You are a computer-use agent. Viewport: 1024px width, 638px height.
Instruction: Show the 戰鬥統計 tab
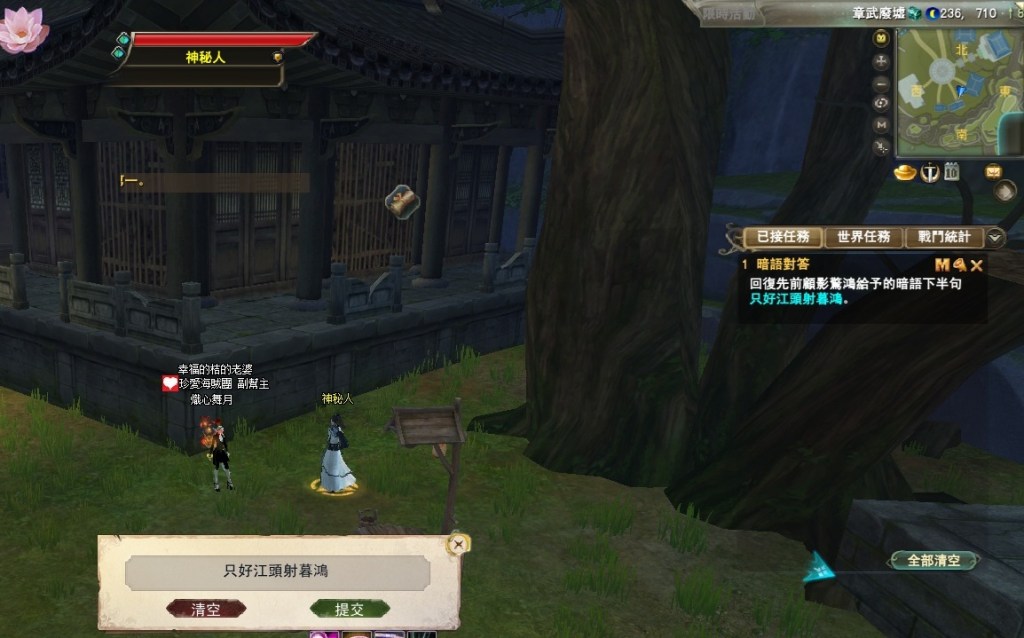tap(944, 237)
